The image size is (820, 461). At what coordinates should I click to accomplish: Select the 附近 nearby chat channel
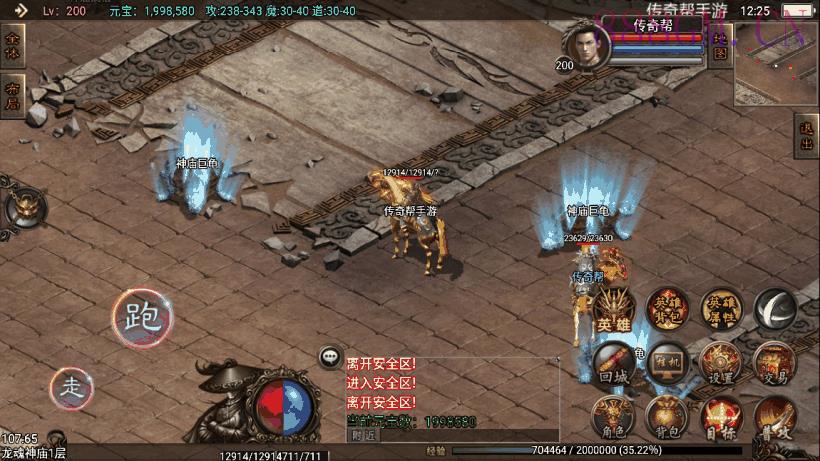pyautogui.click(x=365, y=435)
